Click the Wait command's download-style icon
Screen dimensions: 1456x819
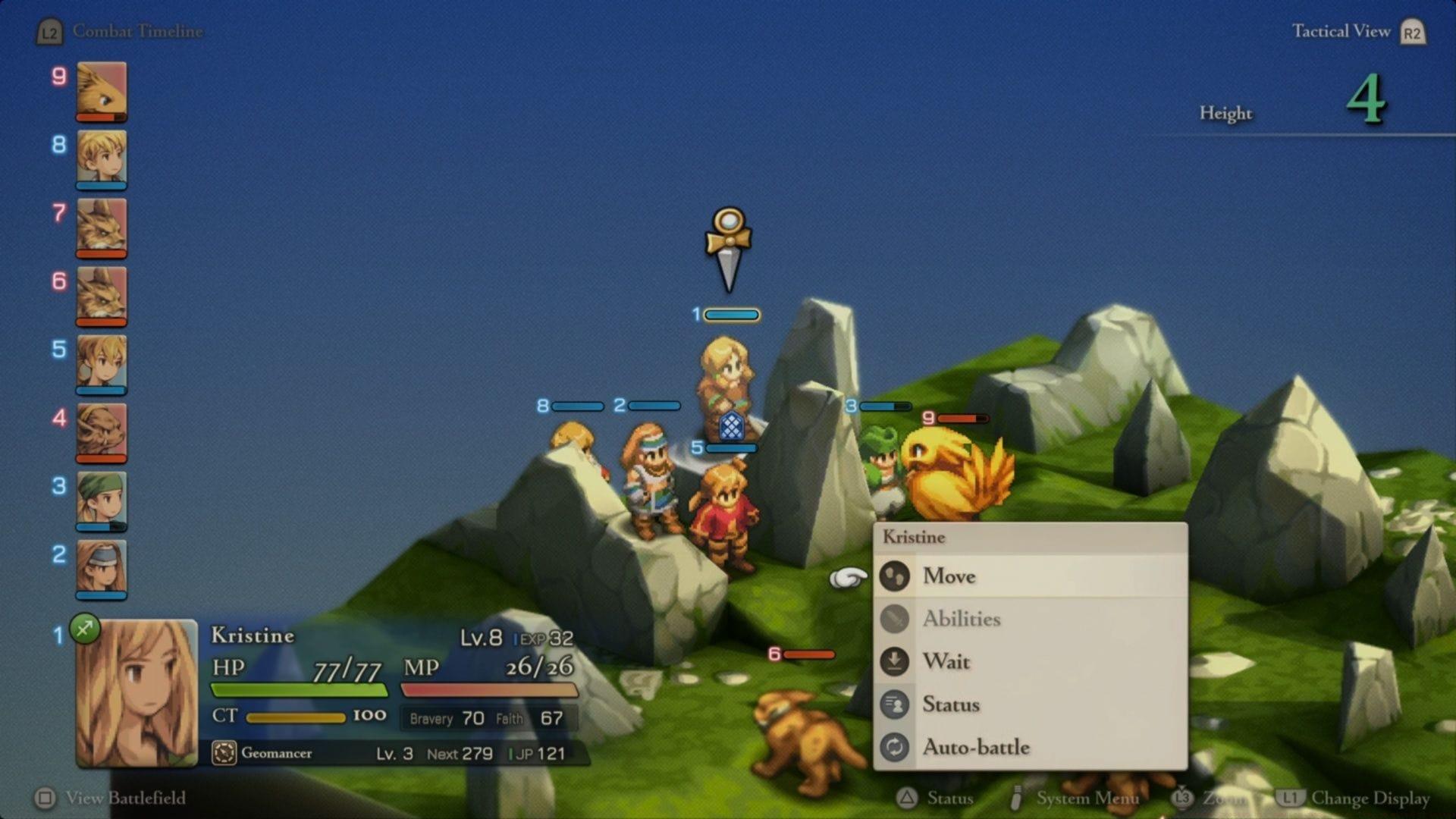point(896,661)
